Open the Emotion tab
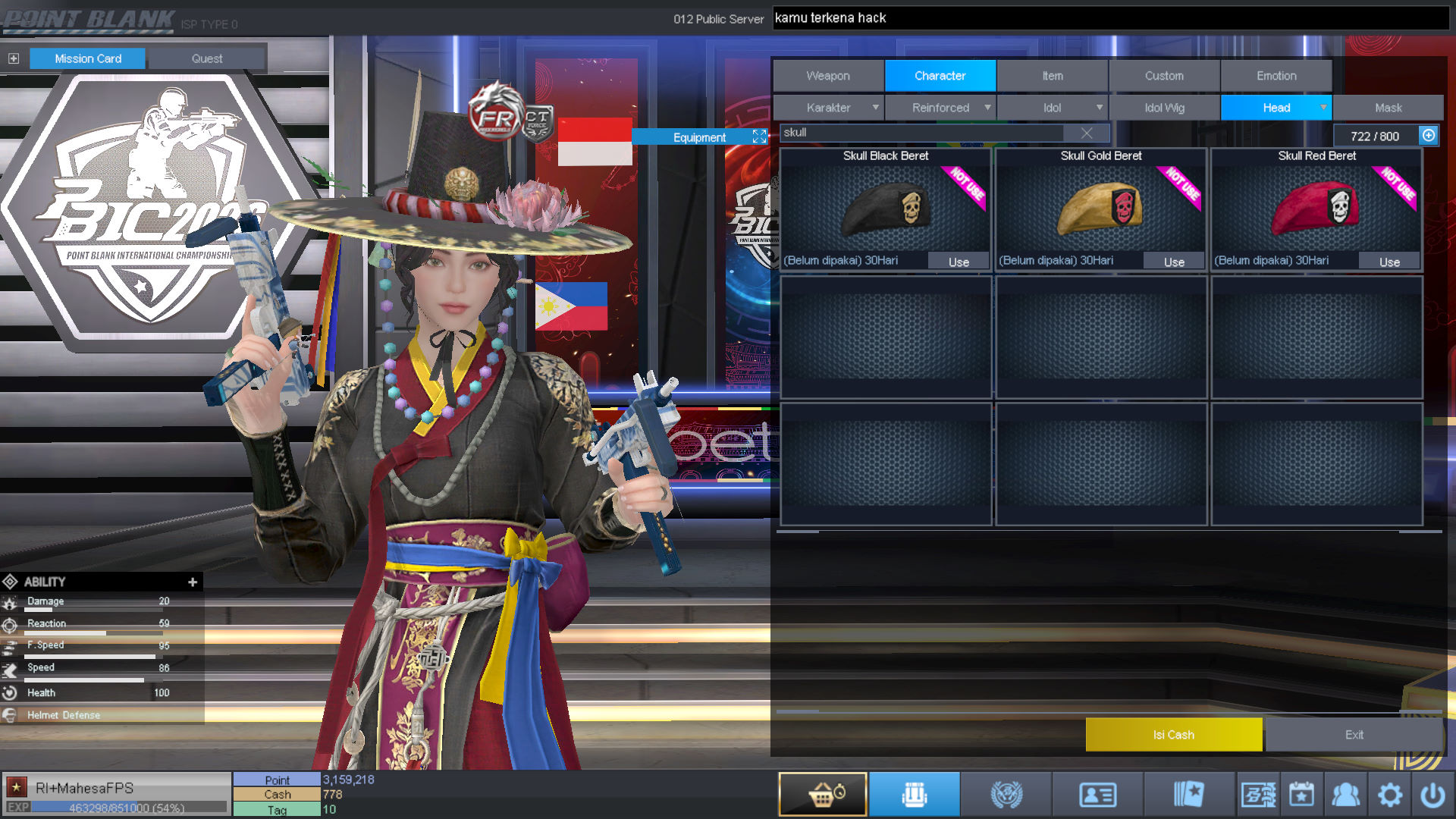 pyautogui.click(x=1276, y=76)
